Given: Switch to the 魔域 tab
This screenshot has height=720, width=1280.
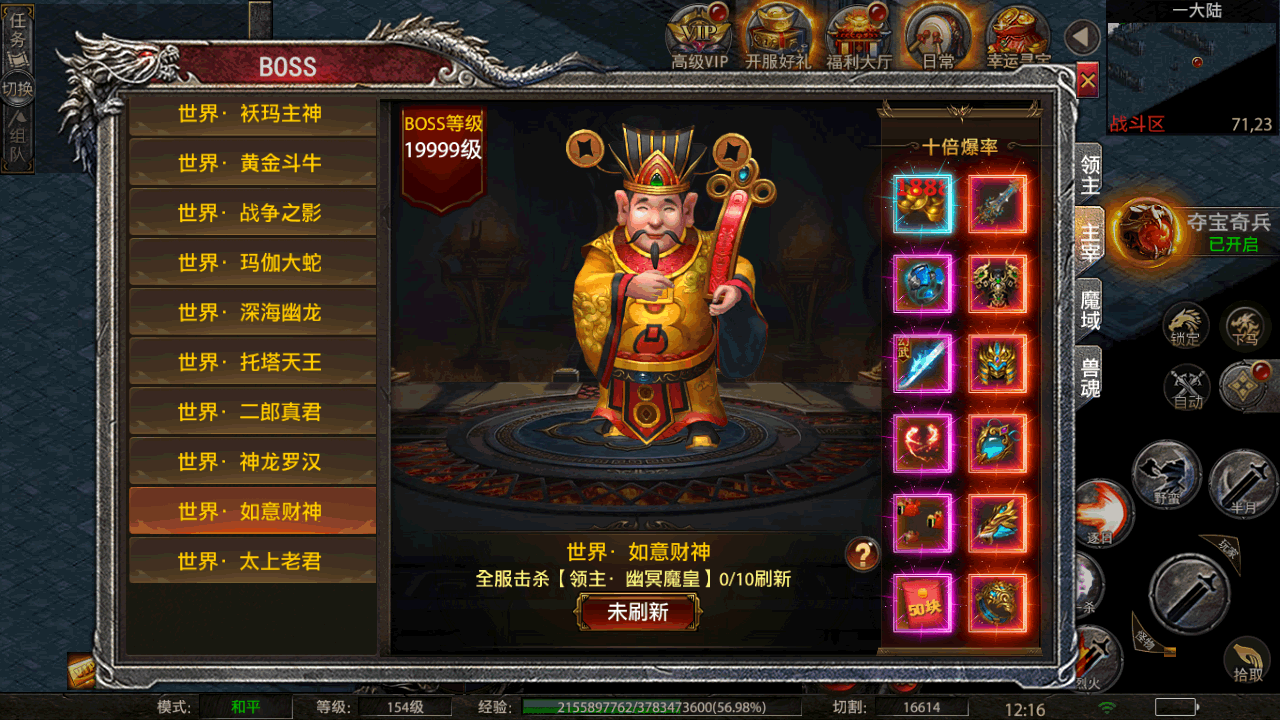Looking at the screenshot, I should point(1089,309).
